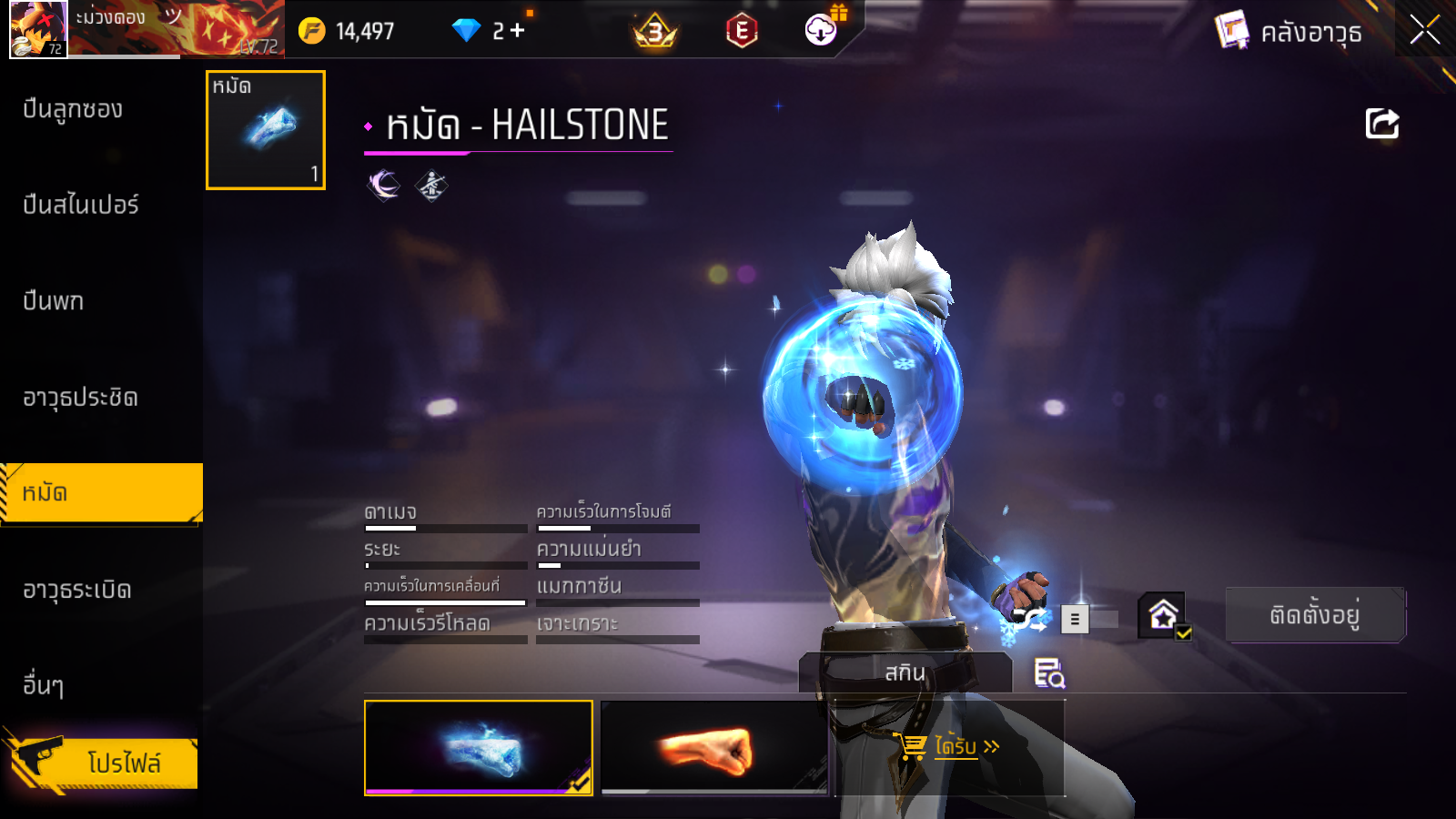Open the profile button โปรไฟล์
1456x819 pixels.
(x=102, y=763)
